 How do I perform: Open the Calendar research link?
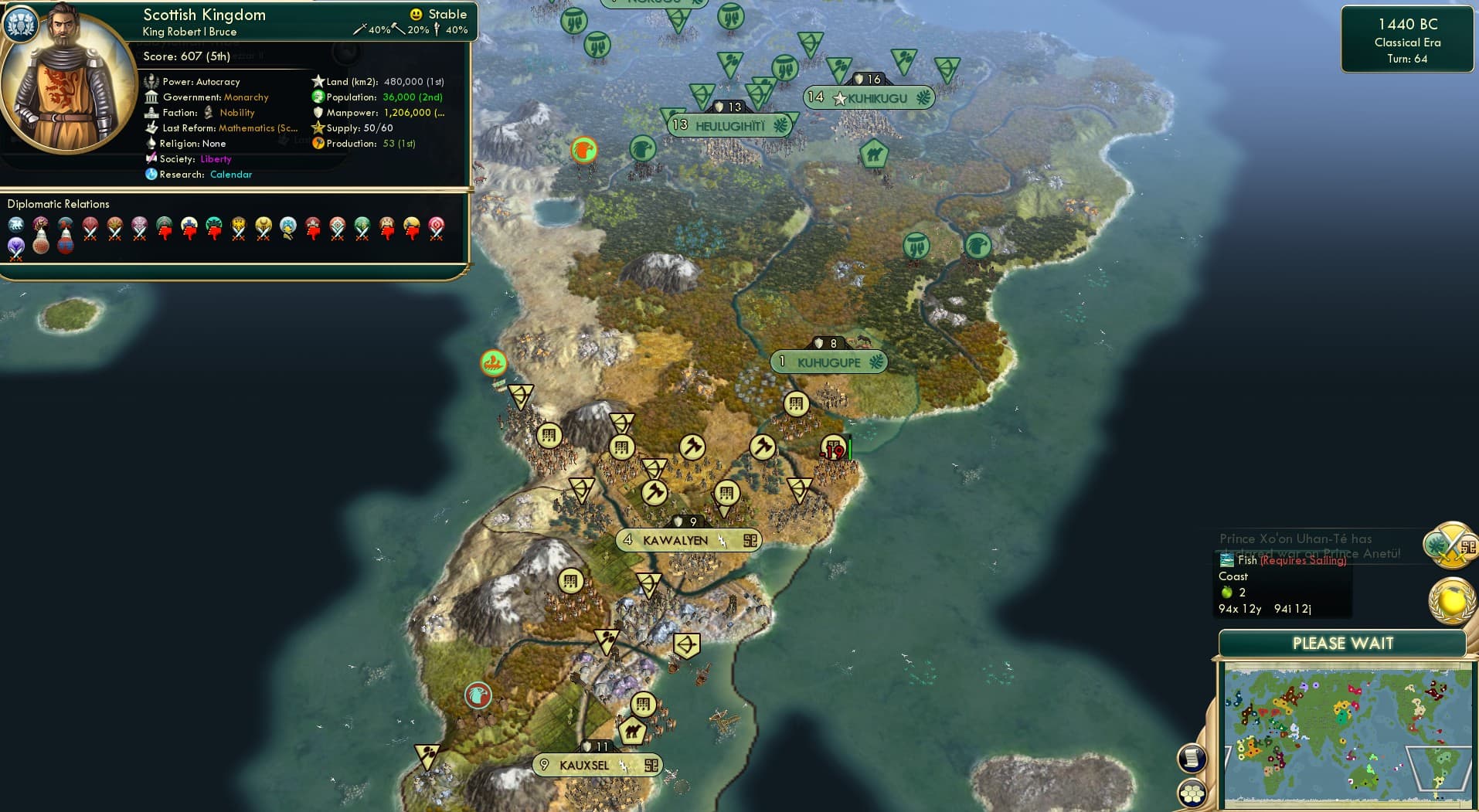(x=231, y=175)
